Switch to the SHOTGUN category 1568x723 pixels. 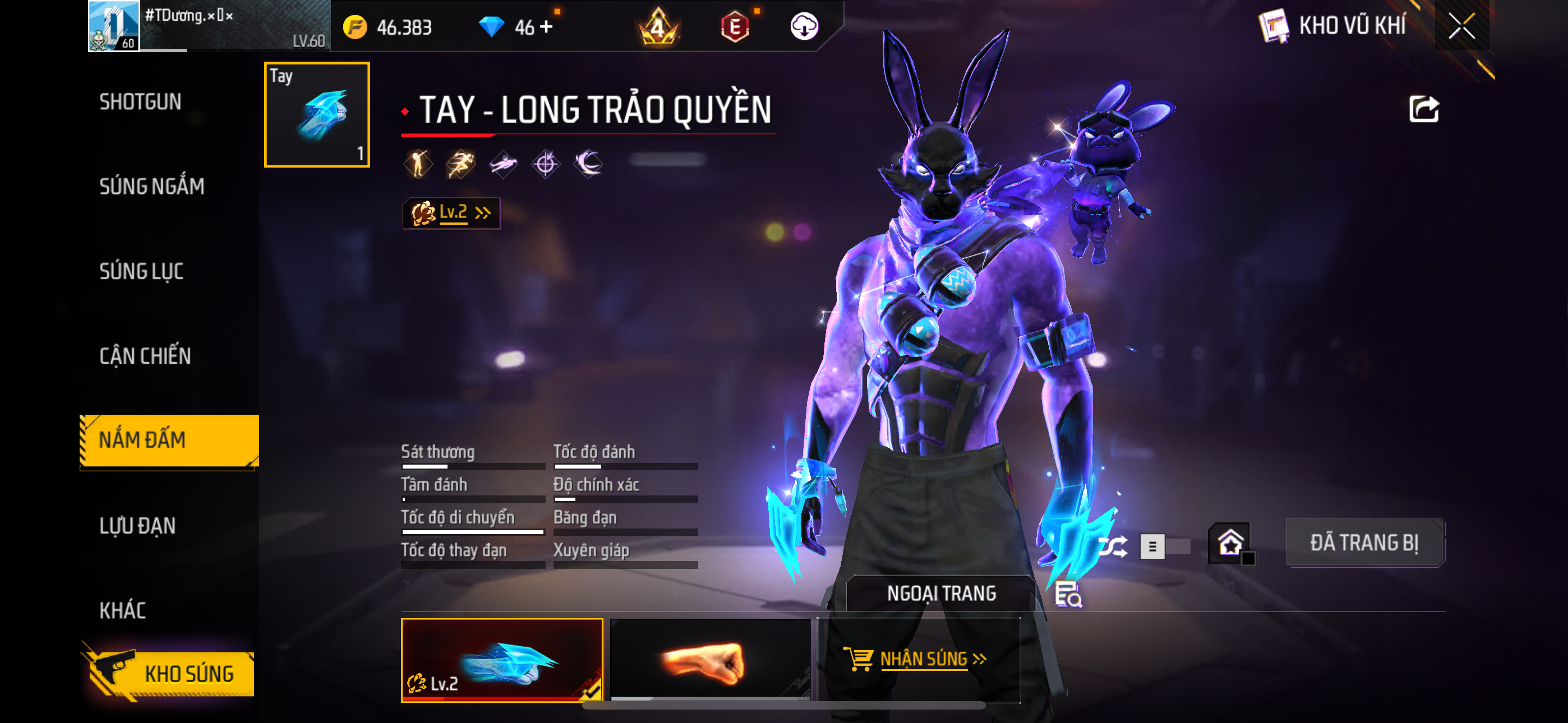click(x=141, y=101)
